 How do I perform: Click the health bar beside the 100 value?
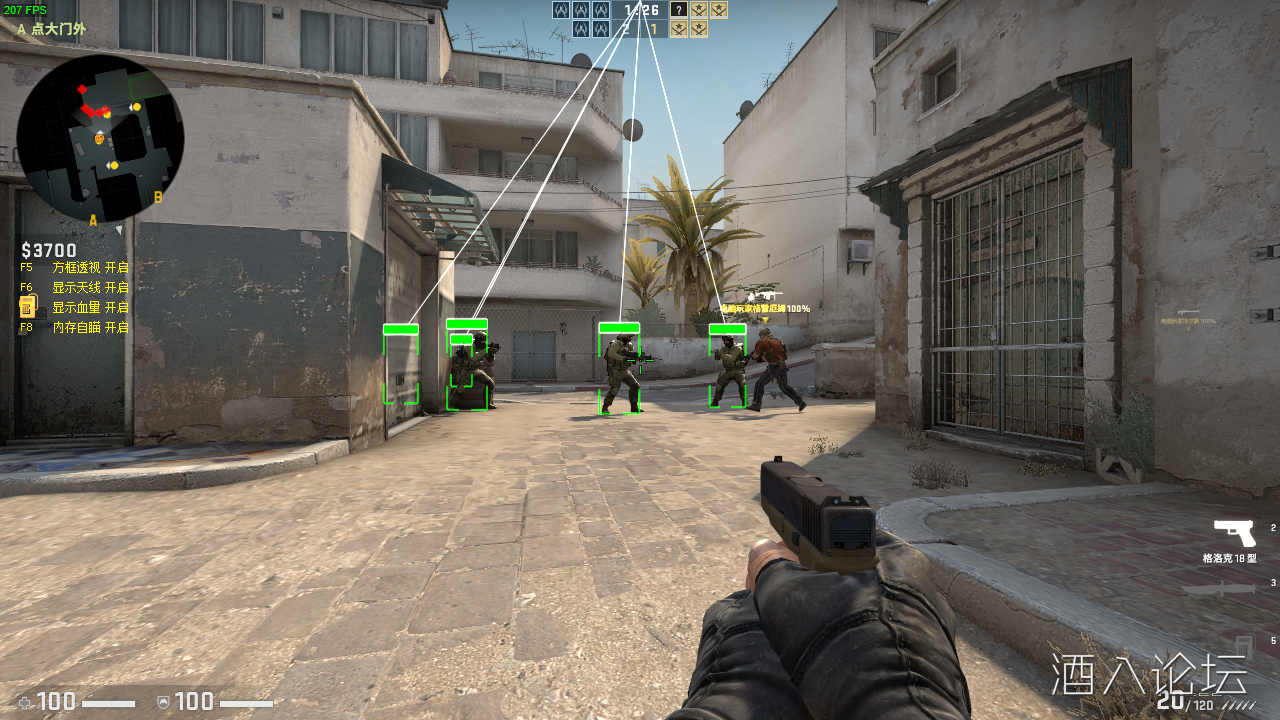108,702
